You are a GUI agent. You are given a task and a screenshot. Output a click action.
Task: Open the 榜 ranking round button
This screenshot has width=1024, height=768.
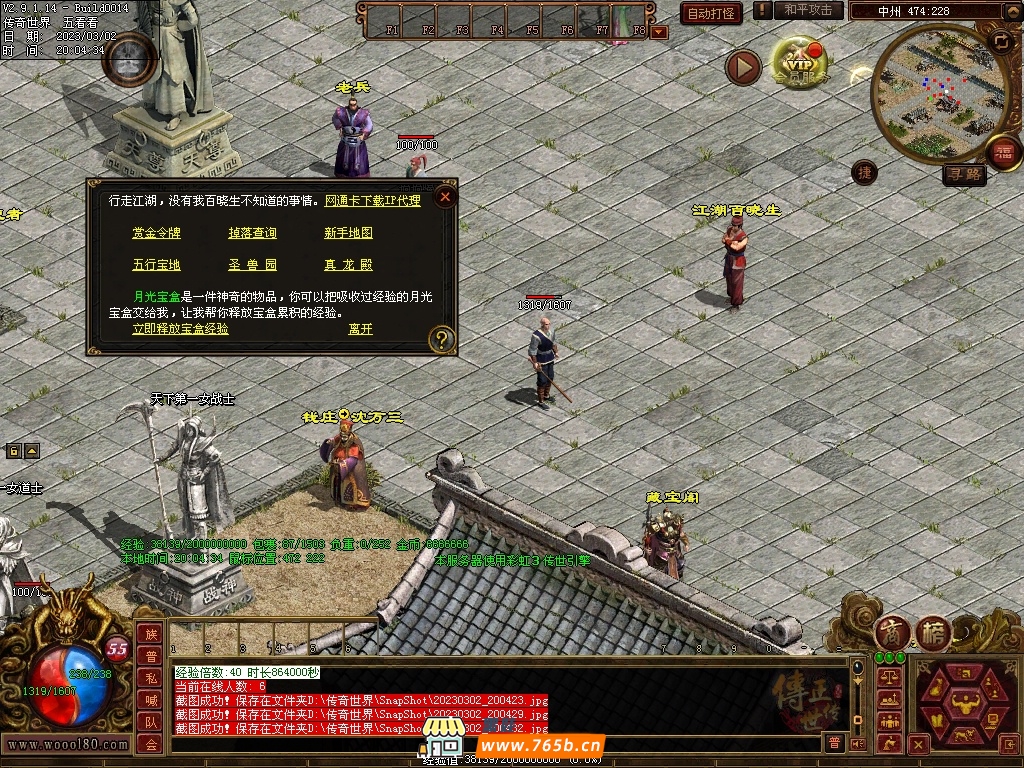(932, 633)
